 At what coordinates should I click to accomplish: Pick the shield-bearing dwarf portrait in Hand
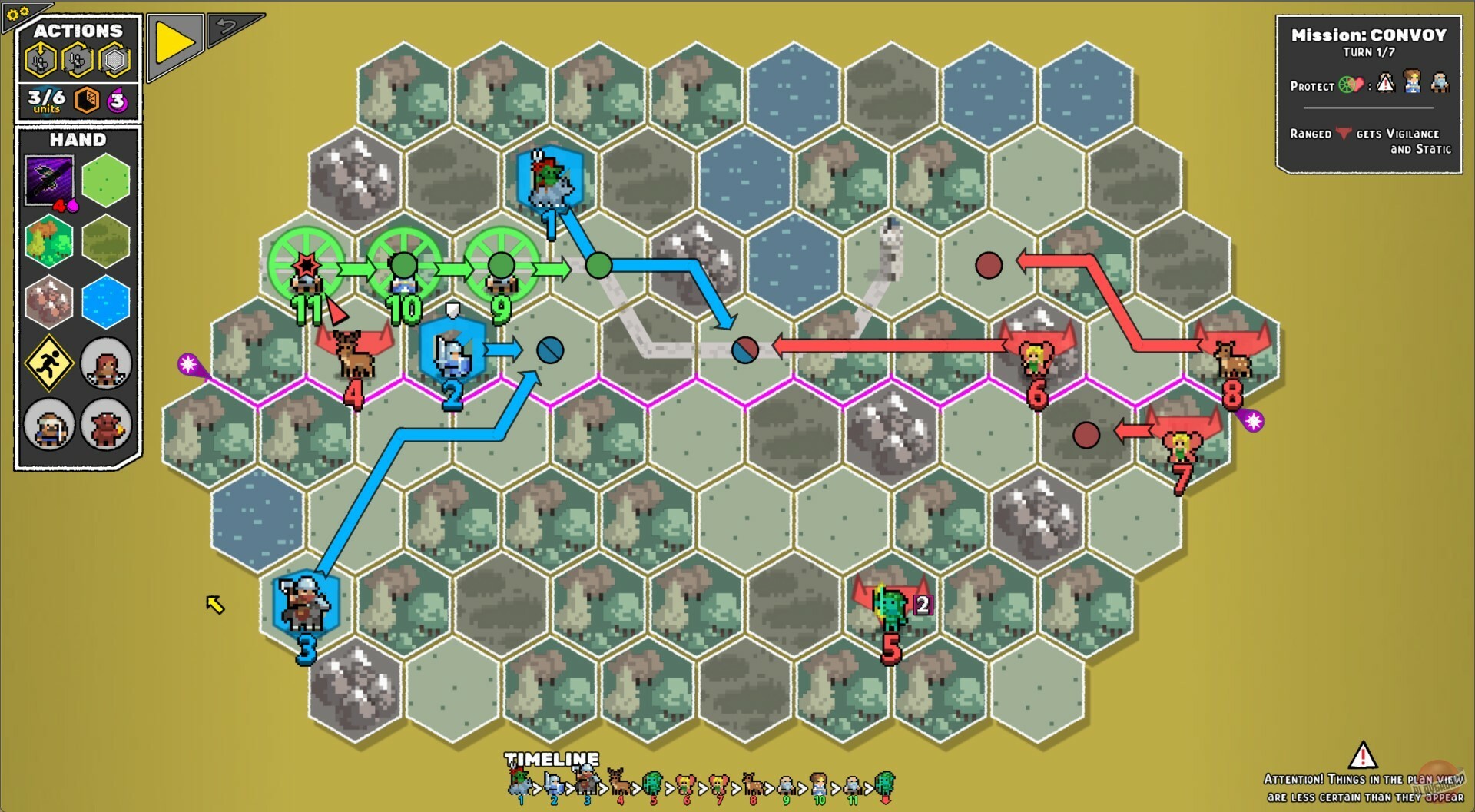click(x=48, y=427)
